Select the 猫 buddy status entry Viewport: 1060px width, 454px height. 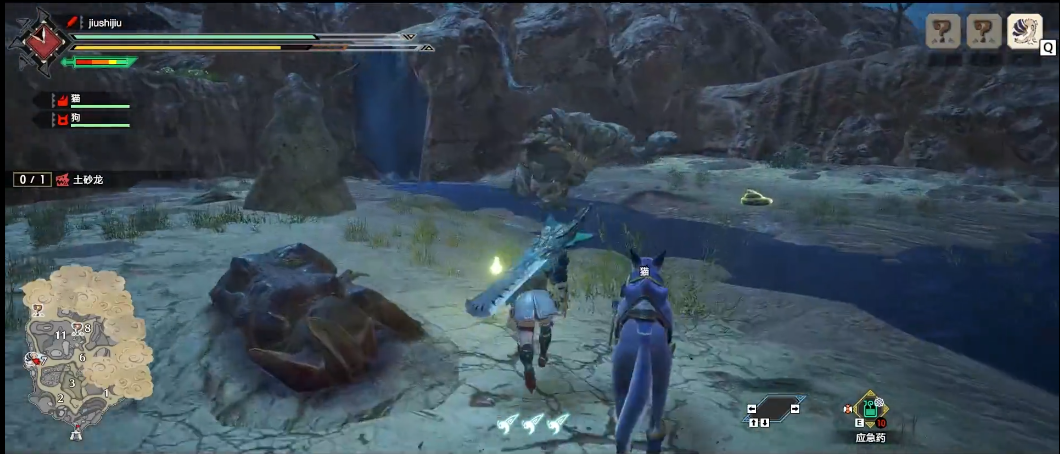[90, 101]
